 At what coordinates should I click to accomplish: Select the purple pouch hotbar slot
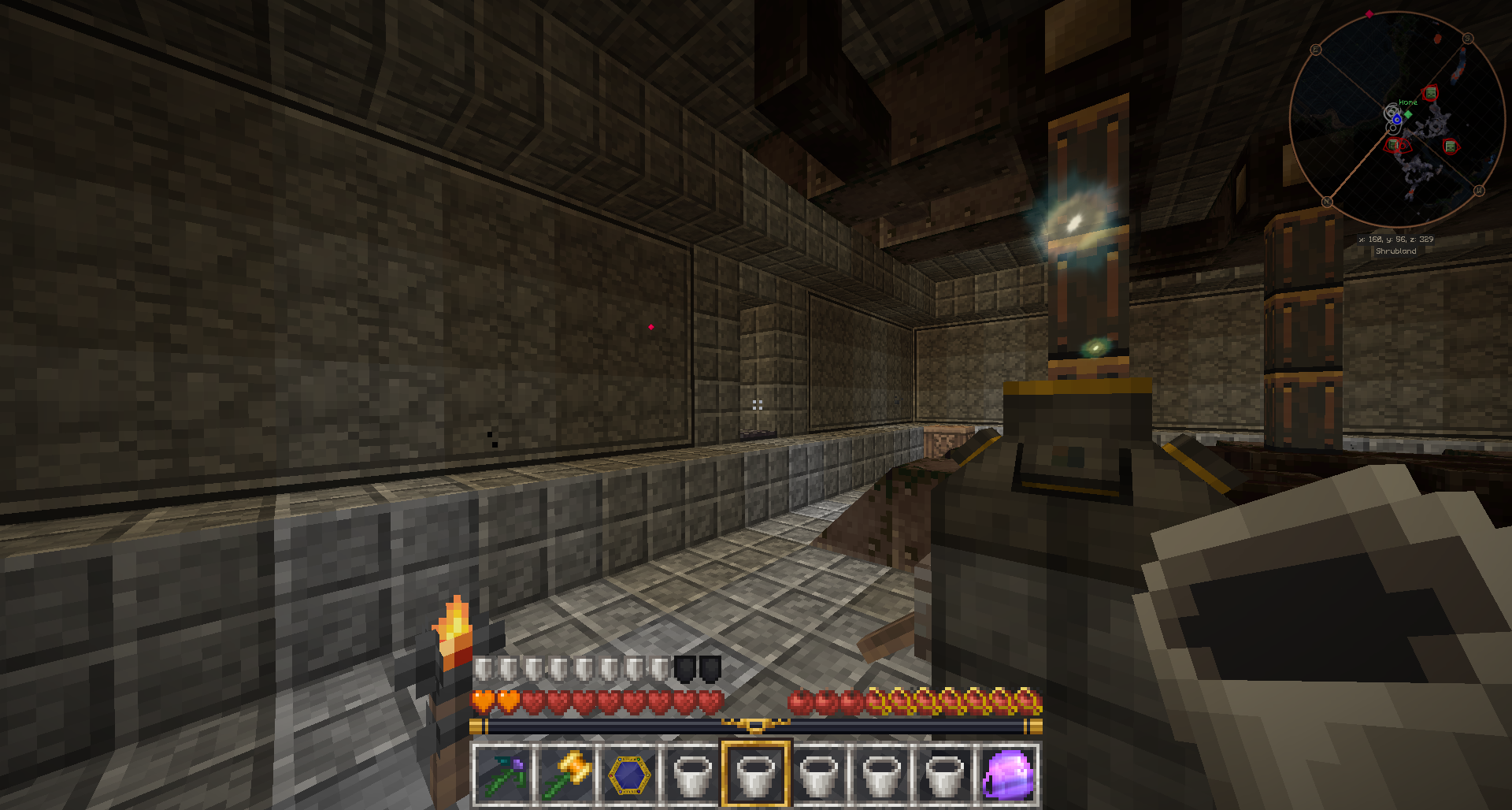(x=1007, y=775)
